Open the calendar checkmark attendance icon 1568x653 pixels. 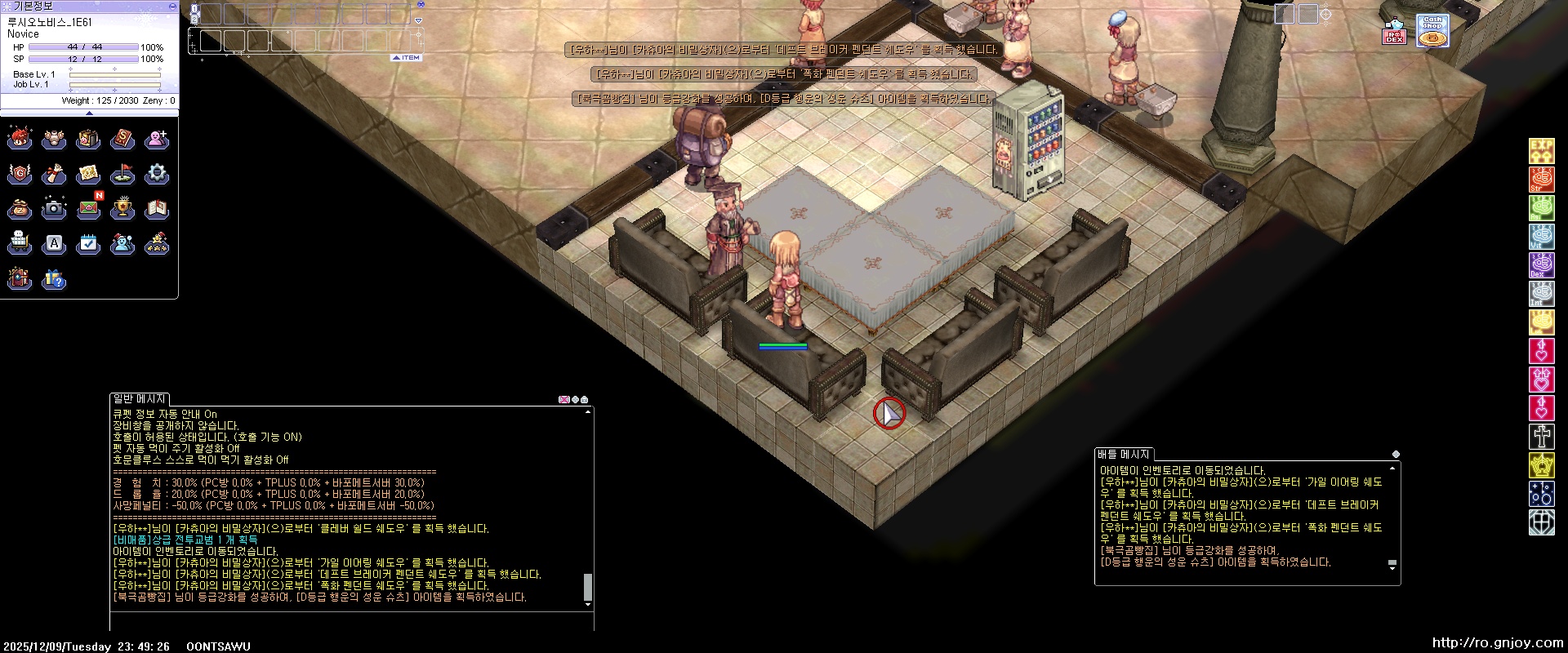[x=88, y=243]
